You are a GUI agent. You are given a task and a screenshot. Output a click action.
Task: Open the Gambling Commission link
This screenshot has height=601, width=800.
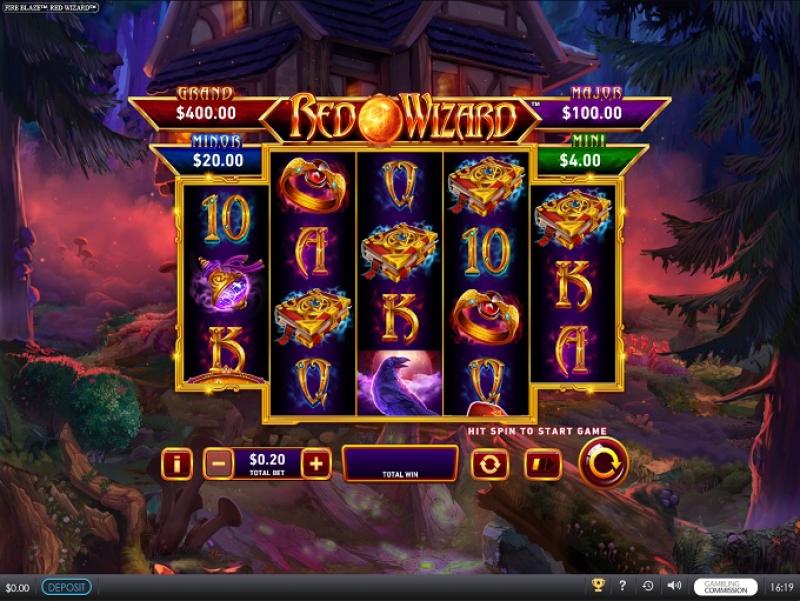(x=726, y=587)
